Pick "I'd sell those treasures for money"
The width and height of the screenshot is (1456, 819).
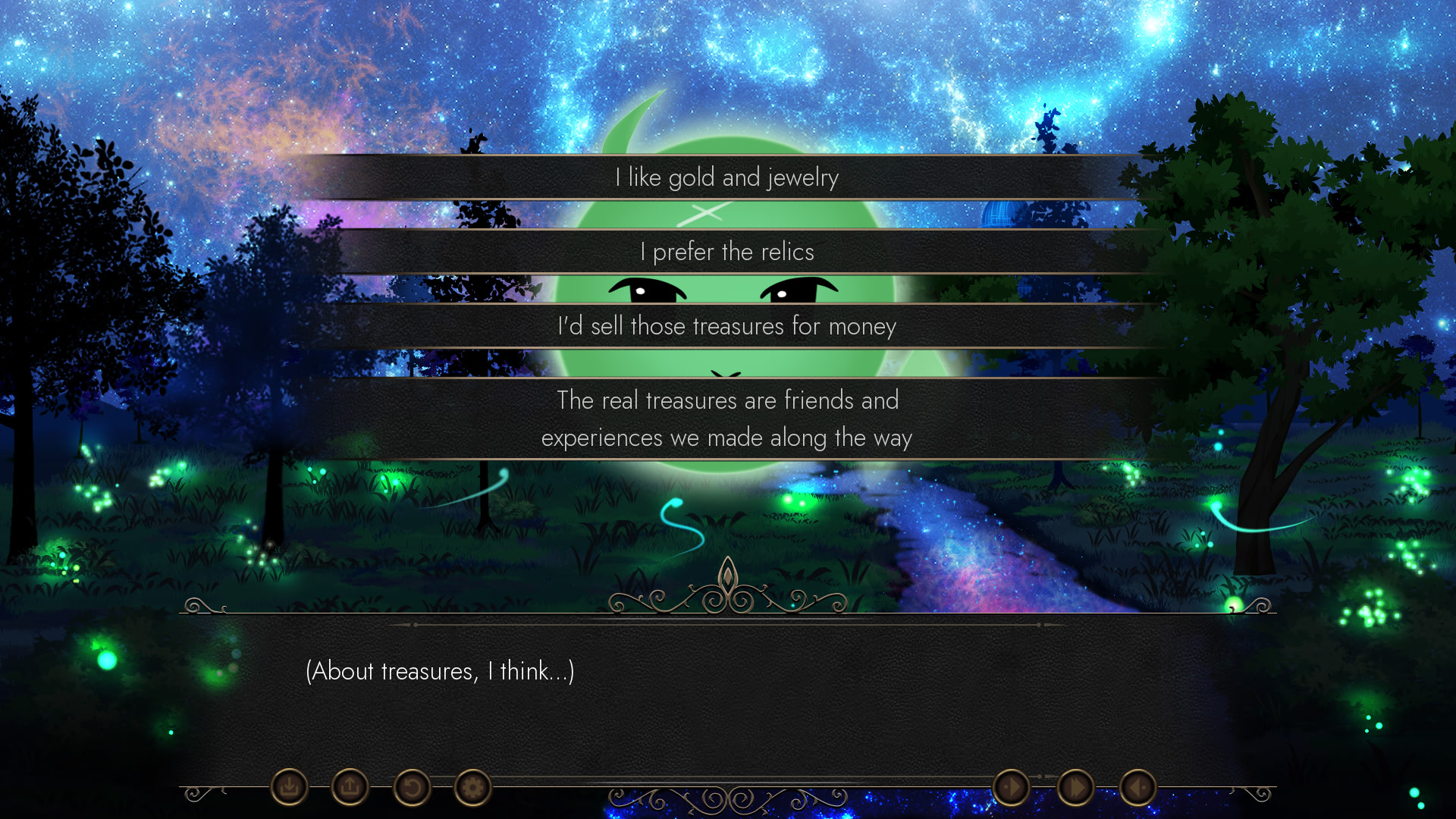(727, 326)
